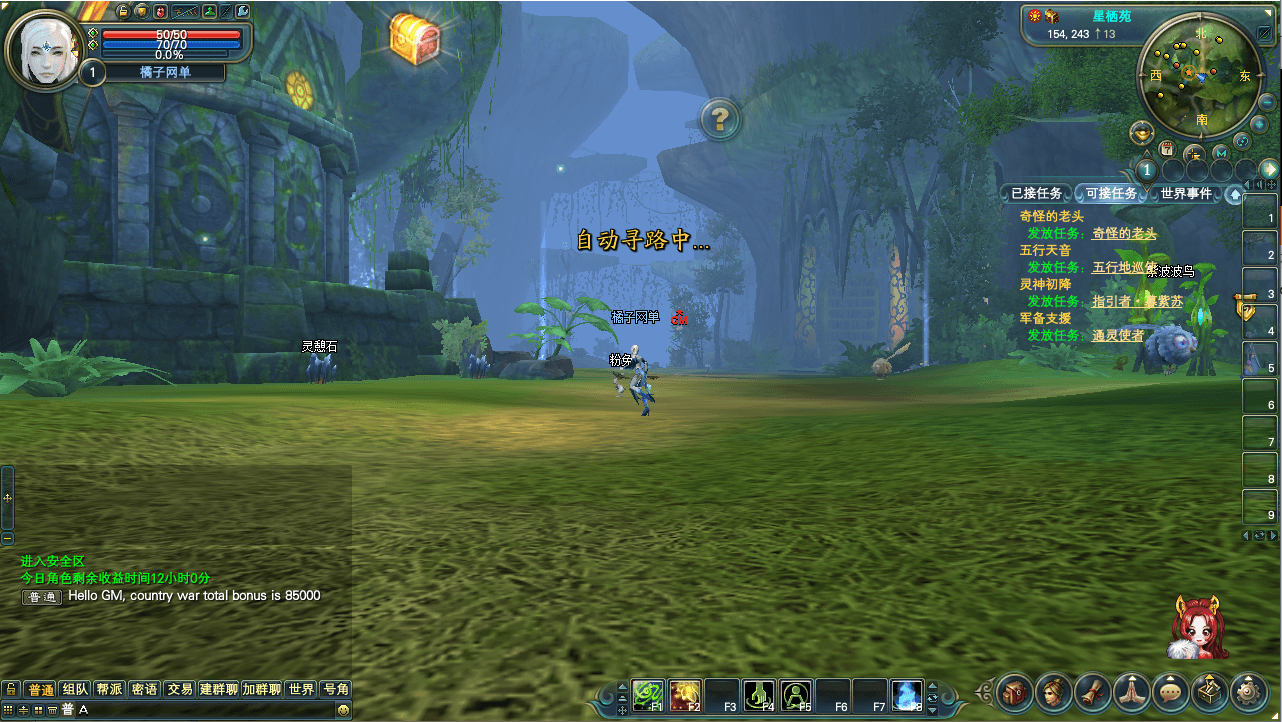Open the gear settings menu icon
The image size is (1282, 722).
(x=1248, y=691)
